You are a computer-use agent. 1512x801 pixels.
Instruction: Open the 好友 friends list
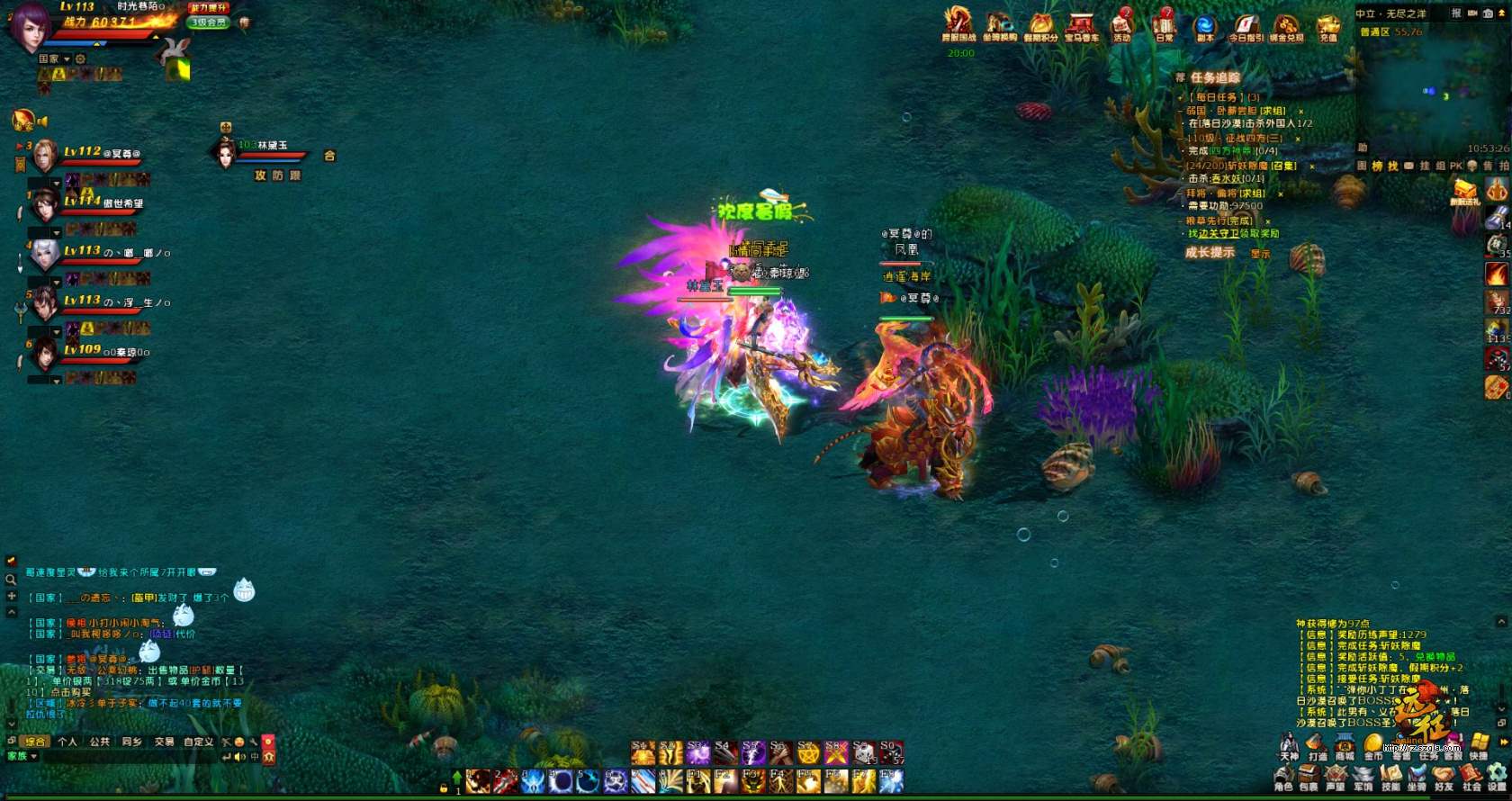pos(1444,778)
